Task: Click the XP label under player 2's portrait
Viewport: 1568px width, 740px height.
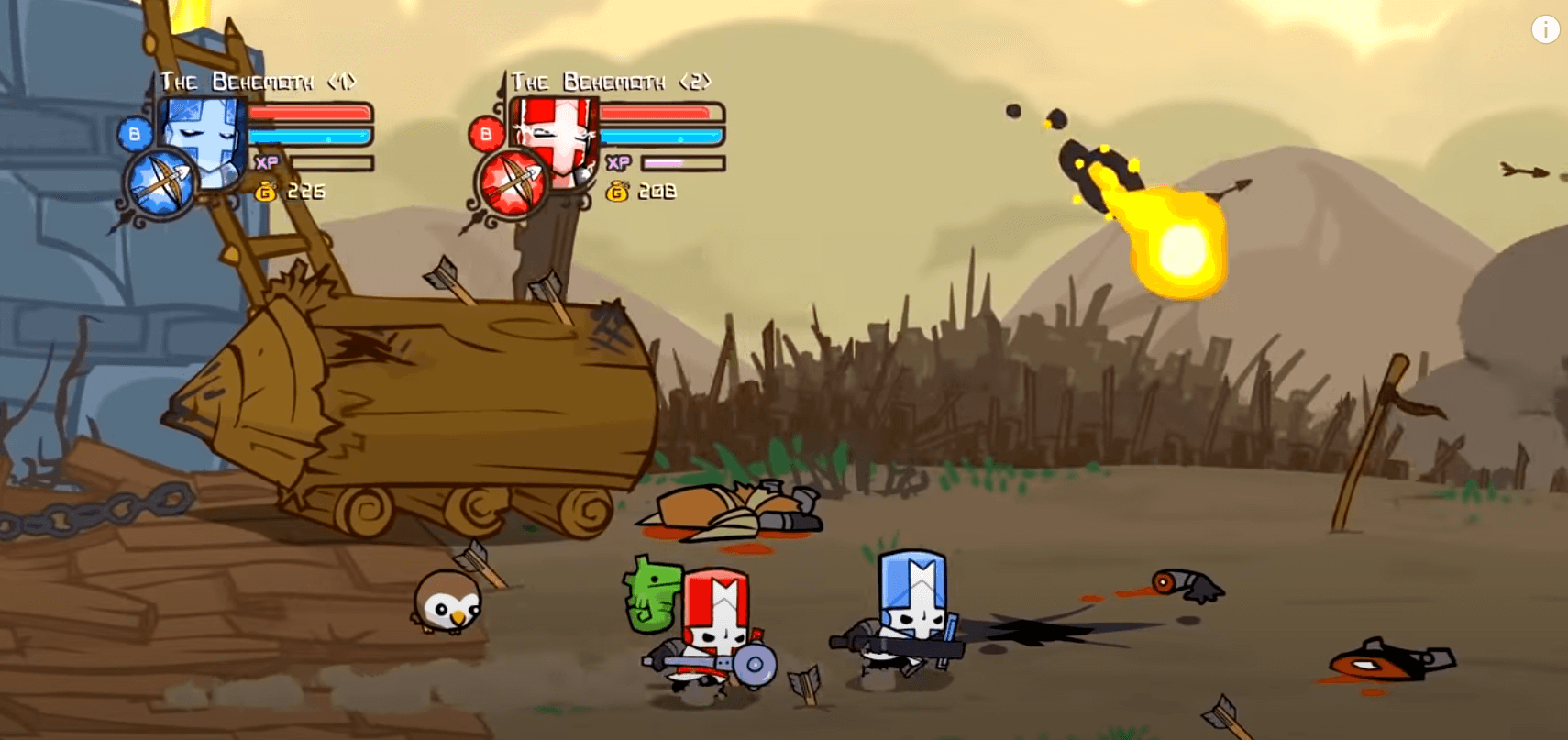Action: 620,161
